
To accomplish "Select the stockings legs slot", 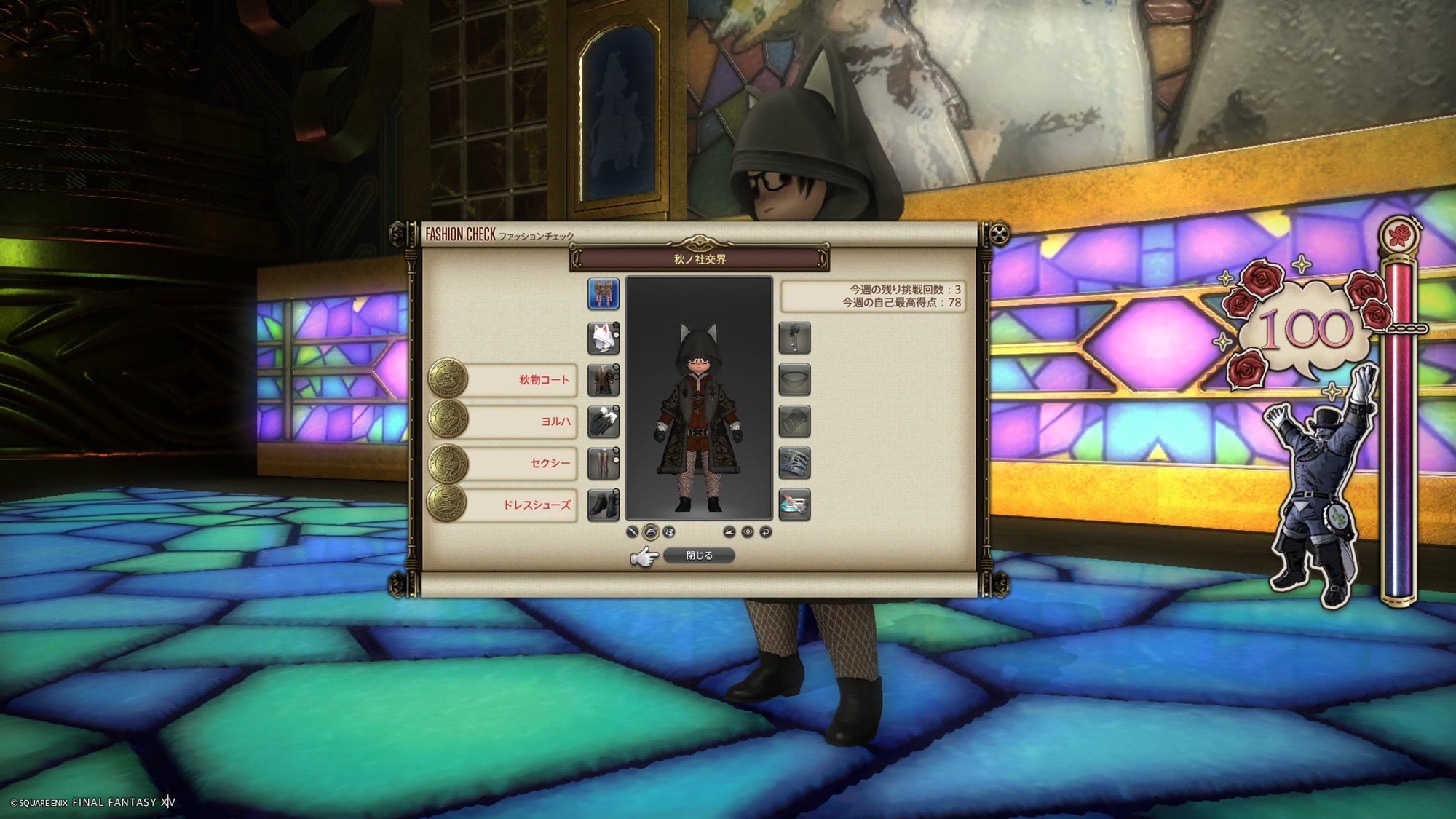I will (x=603, y=463).
